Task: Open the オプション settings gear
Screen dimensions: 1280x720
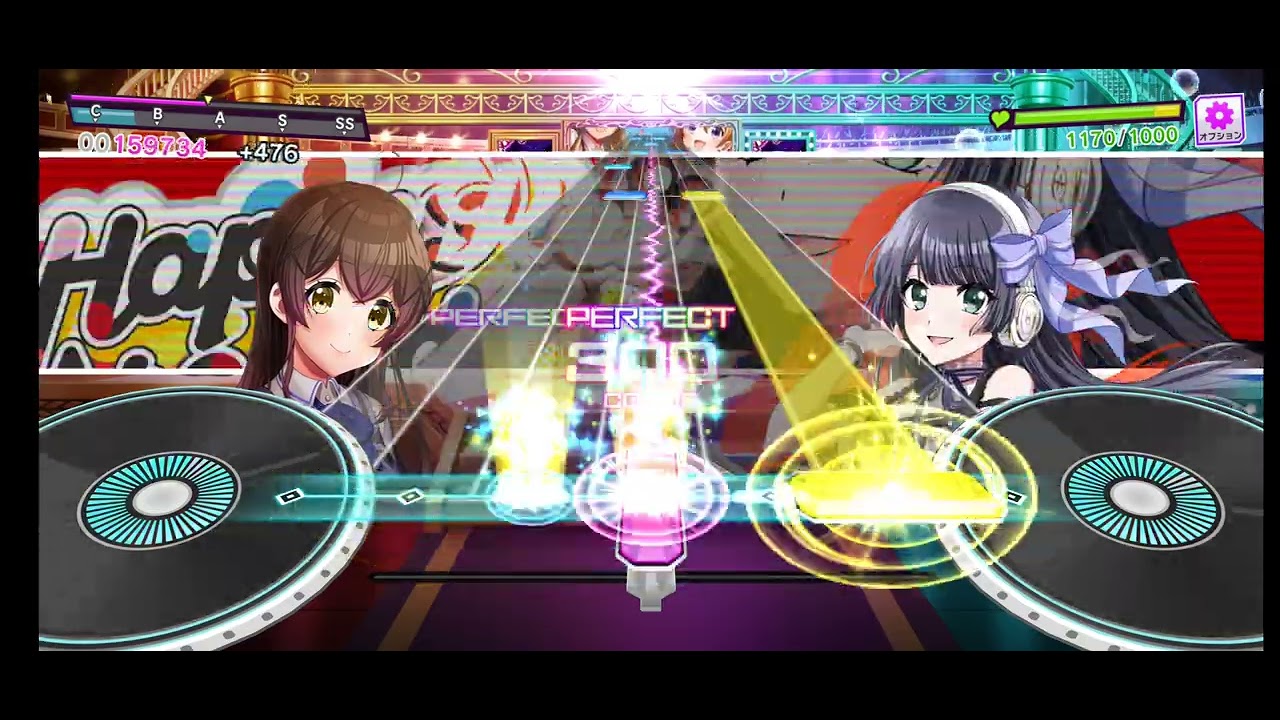Action: click(1221, 114)
